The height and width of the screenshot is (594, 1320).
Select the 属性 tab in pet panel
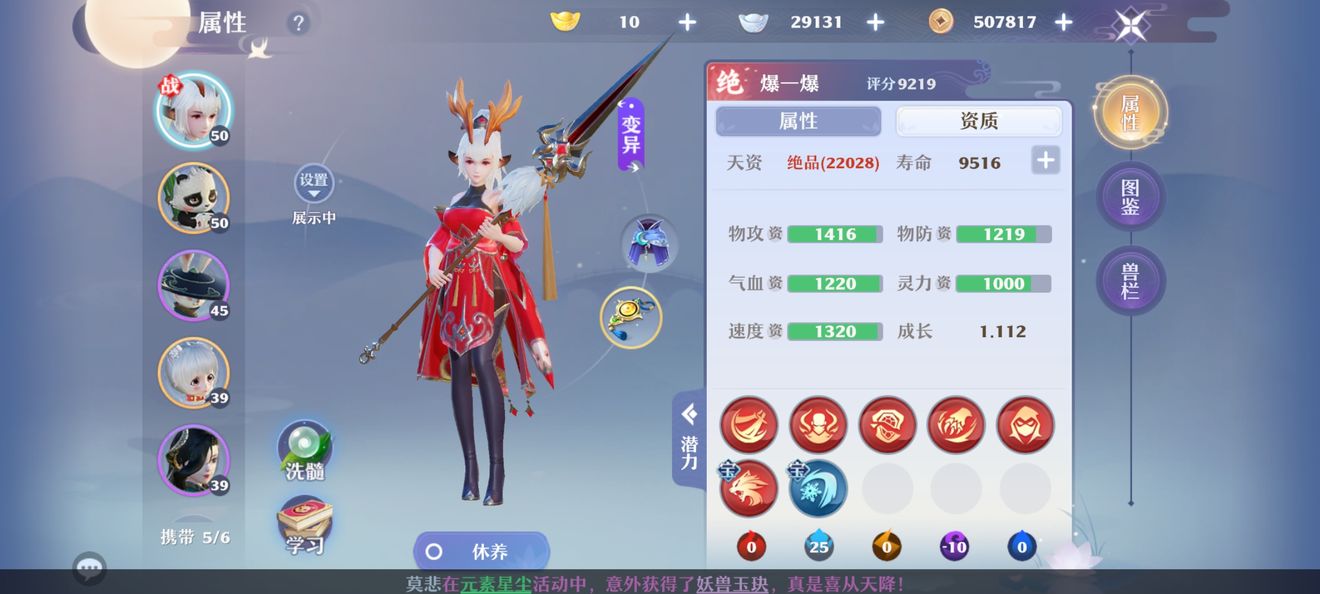(798, 121)
